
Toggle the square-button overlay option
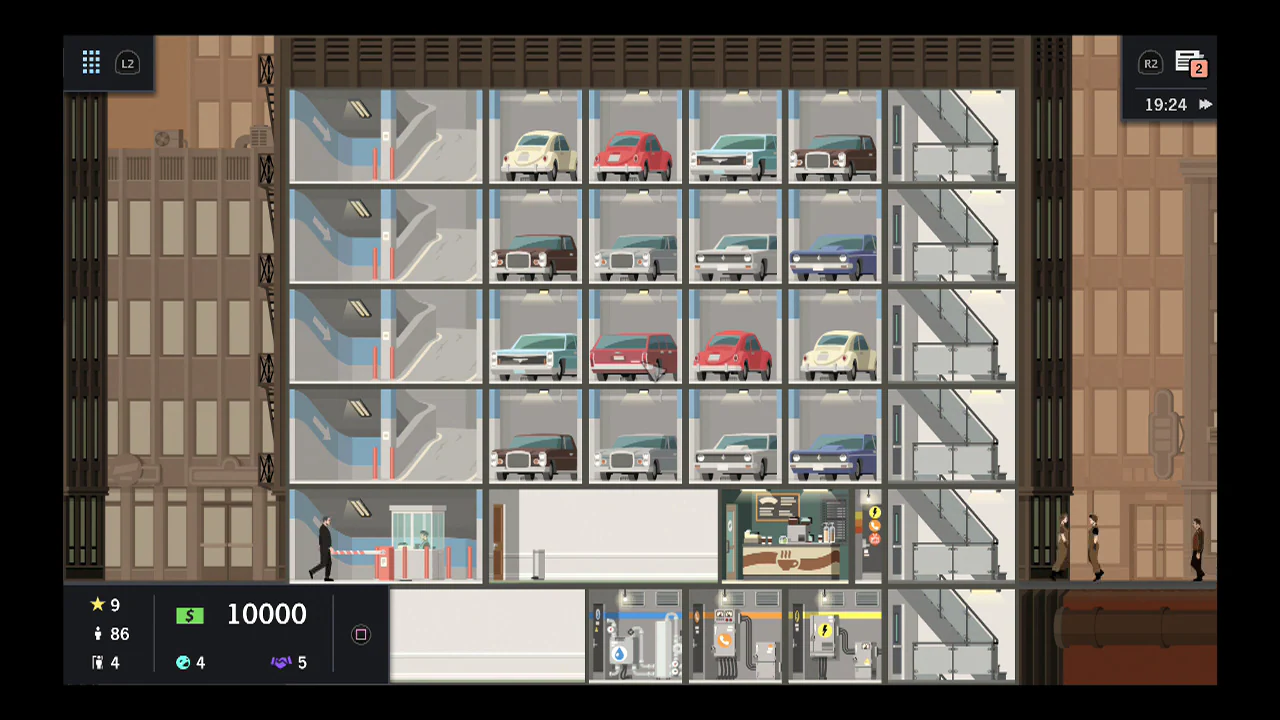(x=360, y=634)
